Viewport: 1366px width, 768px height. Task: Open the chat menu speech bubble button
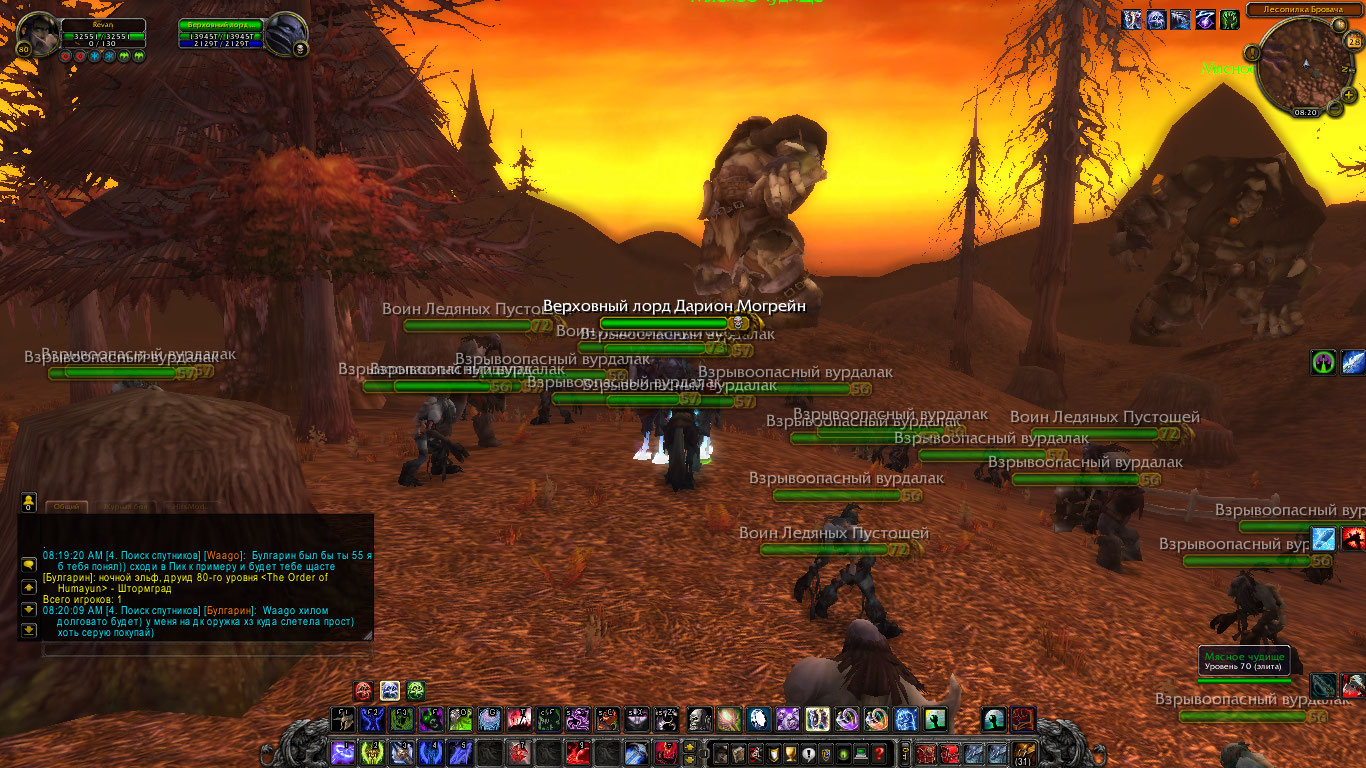coord(29,564)
